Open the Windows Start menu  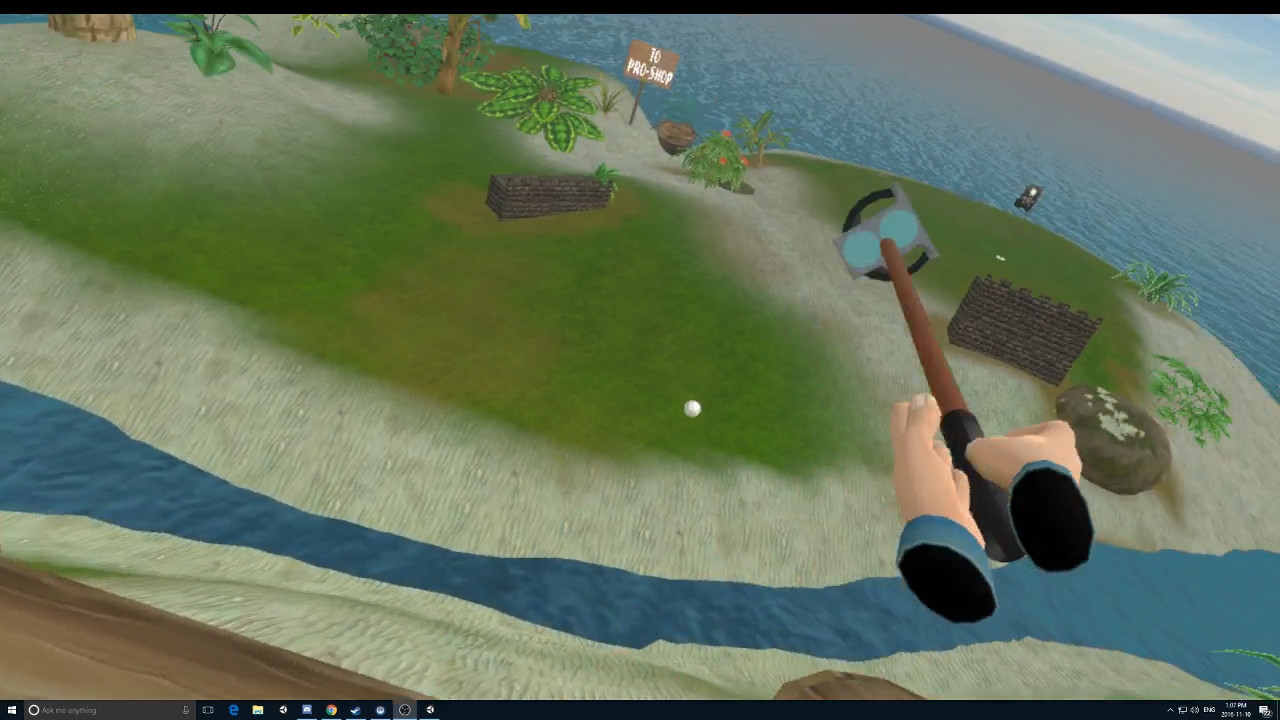13,710
